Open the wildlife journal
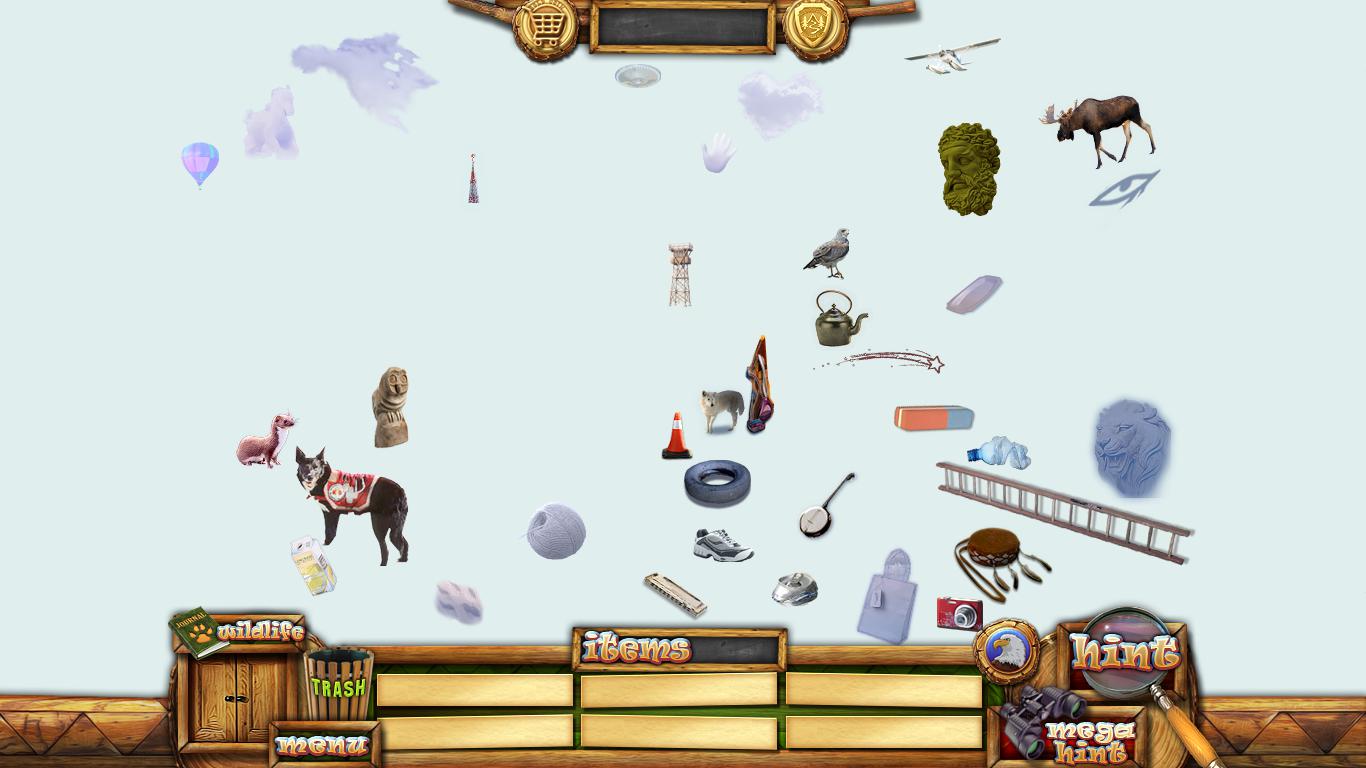The width and height of the screenshot is (1366, 768). [239, 632]
